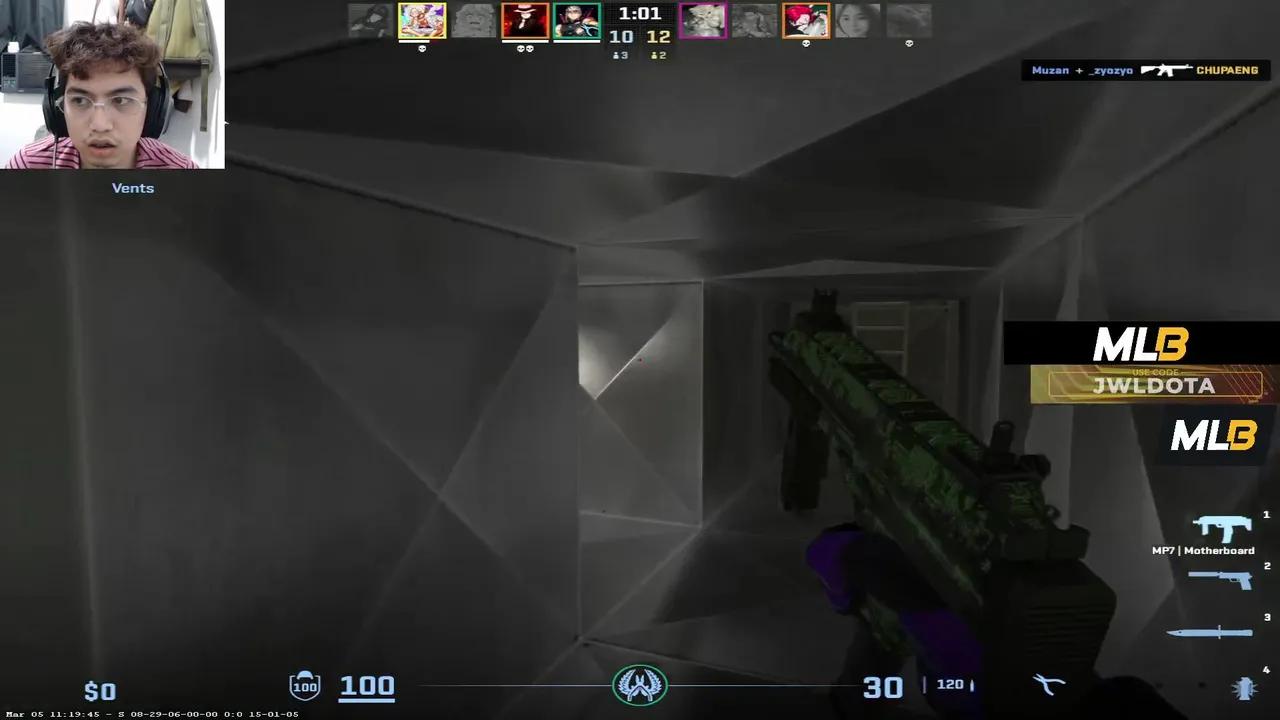Select the MP7 Motherboard weapon icon

pyautogui.click(x=1220, y=527)
